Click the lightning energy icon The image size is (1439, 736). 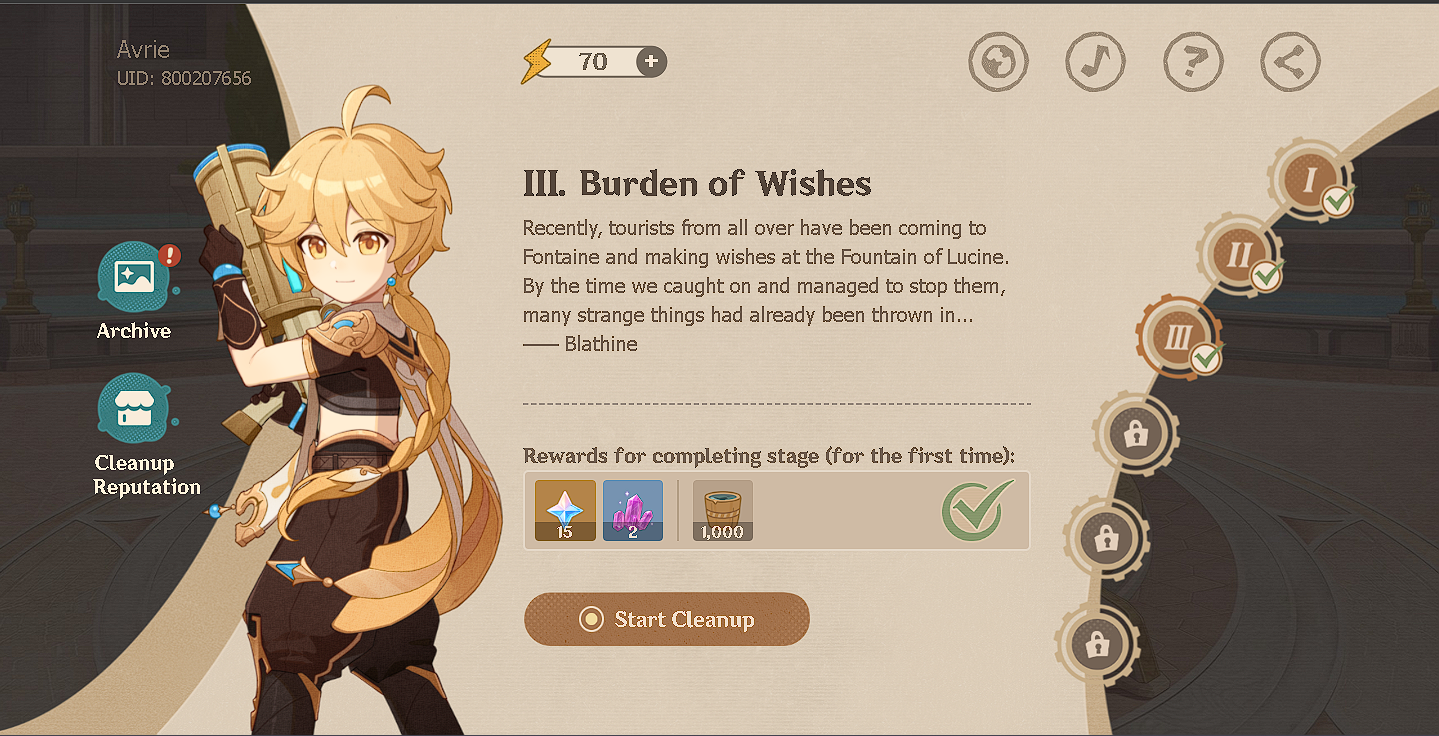[x=537, y=60]
